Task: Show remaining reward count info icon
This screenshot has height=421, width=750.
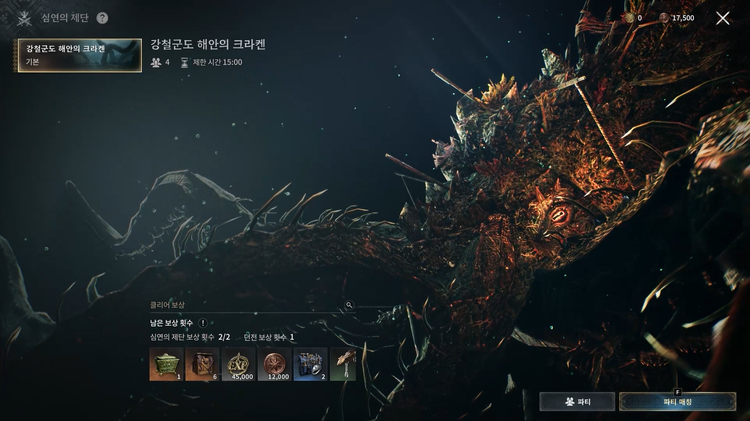Action: coord(203,323)
